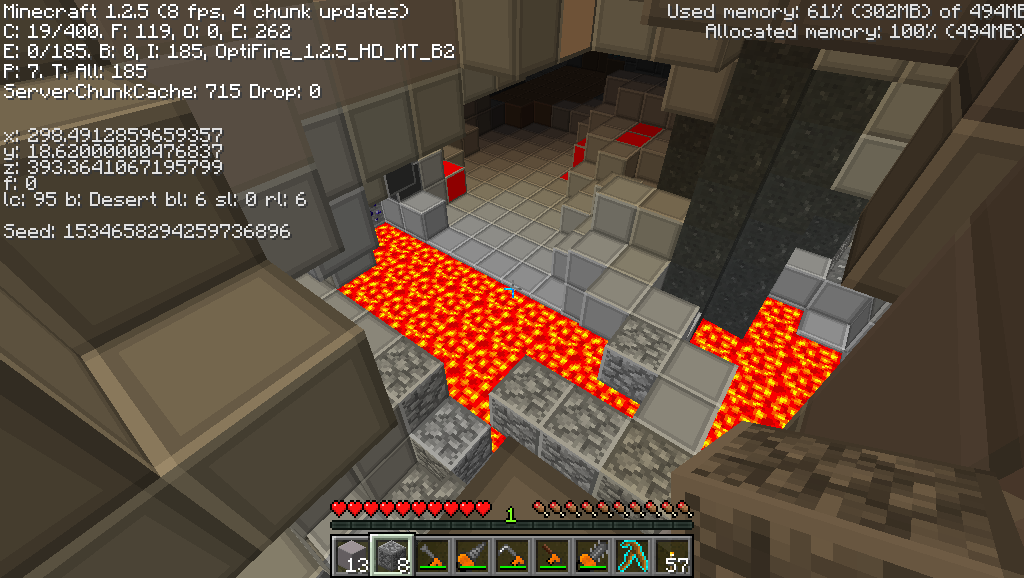Select the electric hoe with curved blade
This screenshot has height=578, width=1024.
(511, 554)
